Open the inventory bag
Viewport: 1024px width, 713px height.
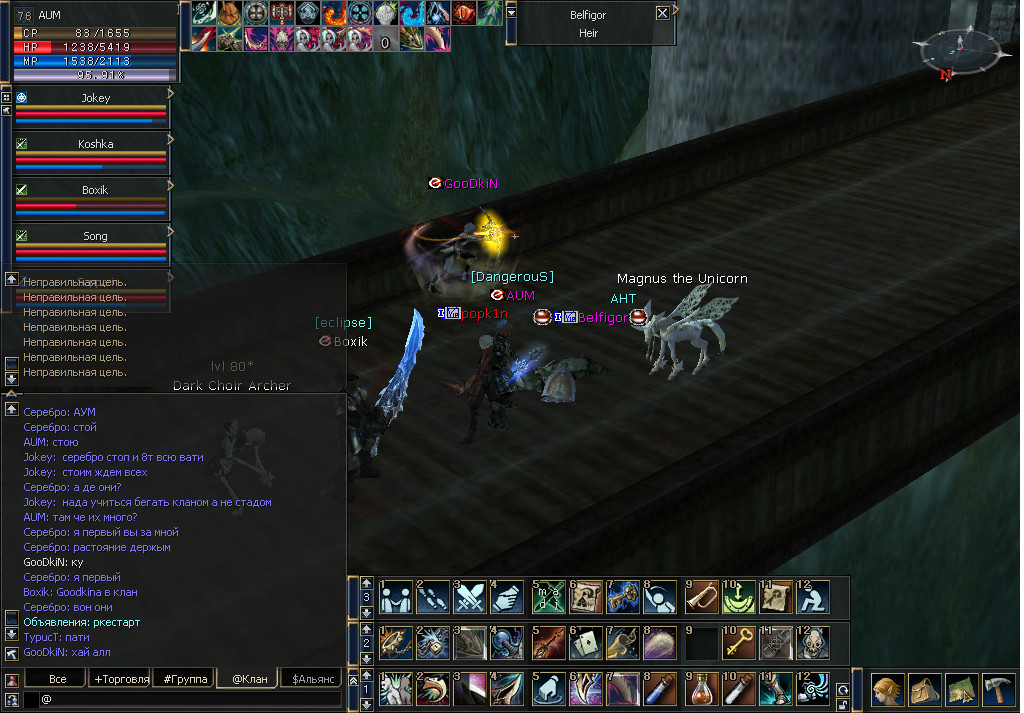pyautogui.click(x=924, y=690)
